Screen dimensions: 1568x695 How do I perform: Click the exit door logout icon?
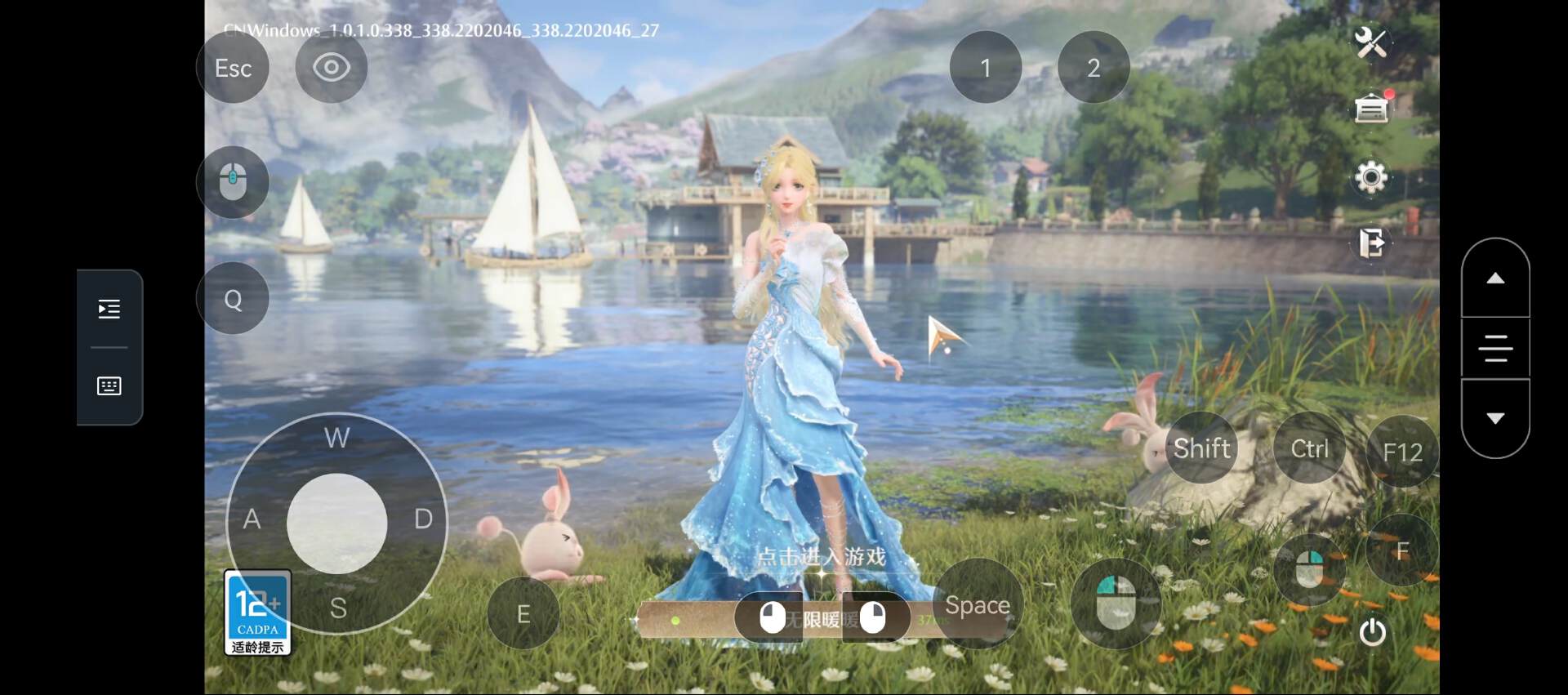[1371, 243]
